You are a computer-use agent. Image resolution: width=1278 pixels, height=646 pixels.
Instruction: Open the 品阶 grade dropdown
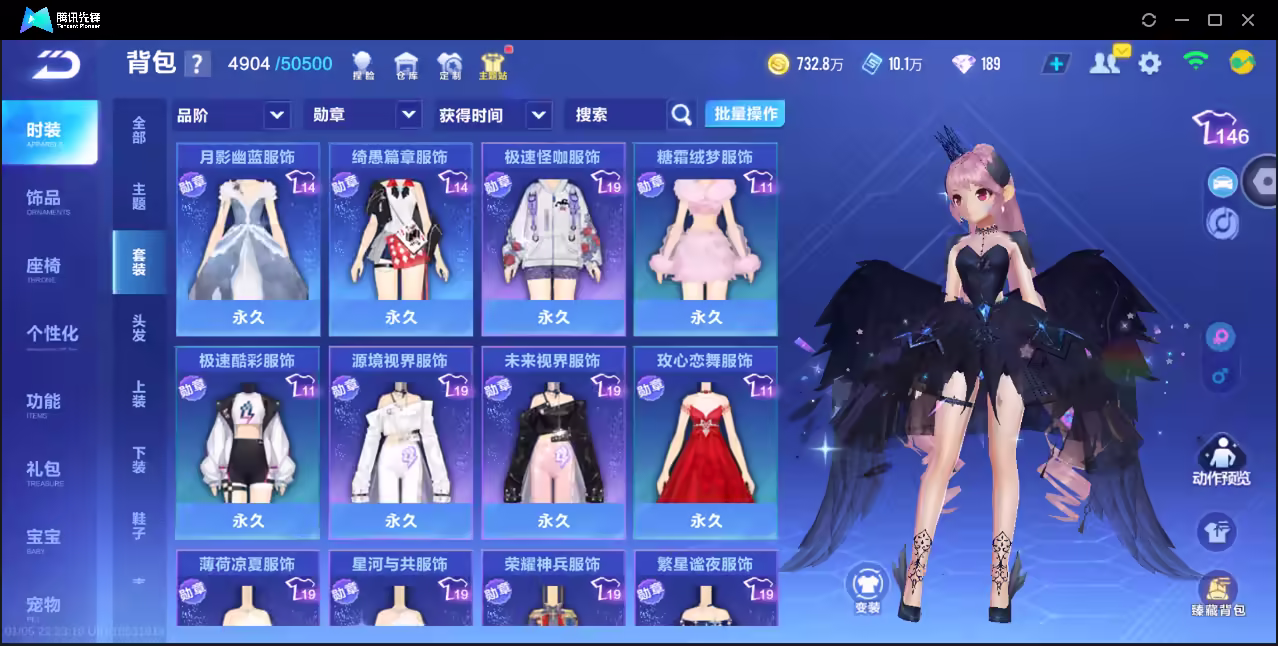click(232, 115)
